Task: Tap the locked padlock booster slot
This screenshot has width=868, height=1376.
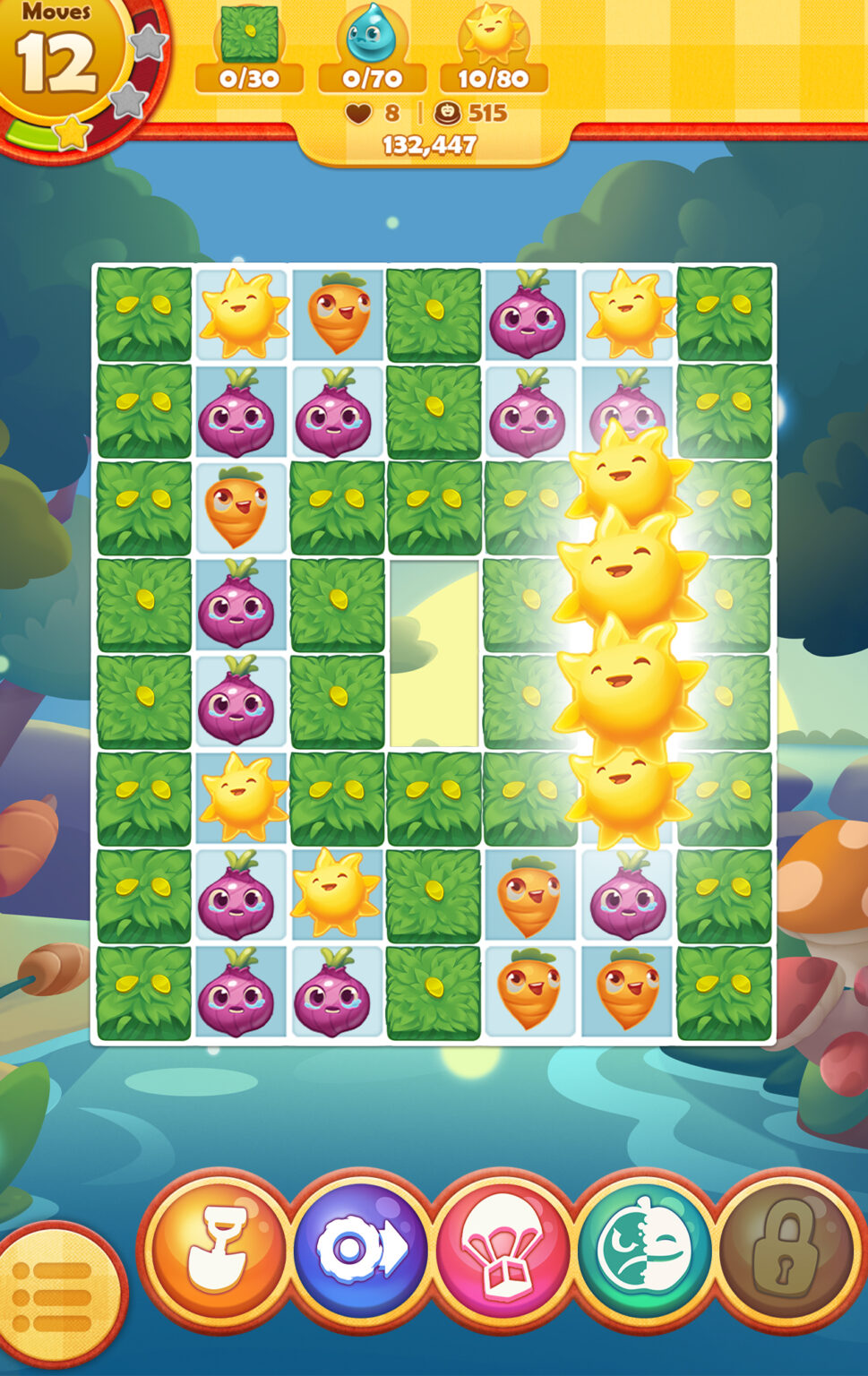Action: tap(785, 1246)
